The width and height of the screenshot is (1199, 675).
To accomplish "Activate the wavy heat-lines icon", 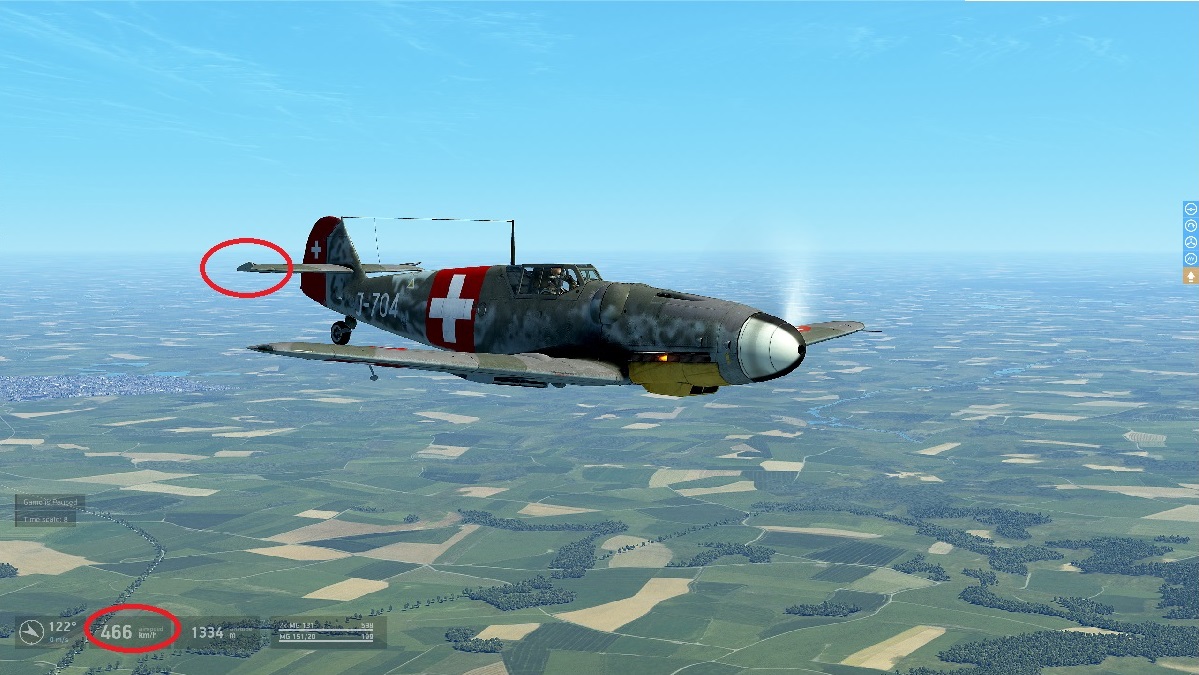I will pos(1191,259).
